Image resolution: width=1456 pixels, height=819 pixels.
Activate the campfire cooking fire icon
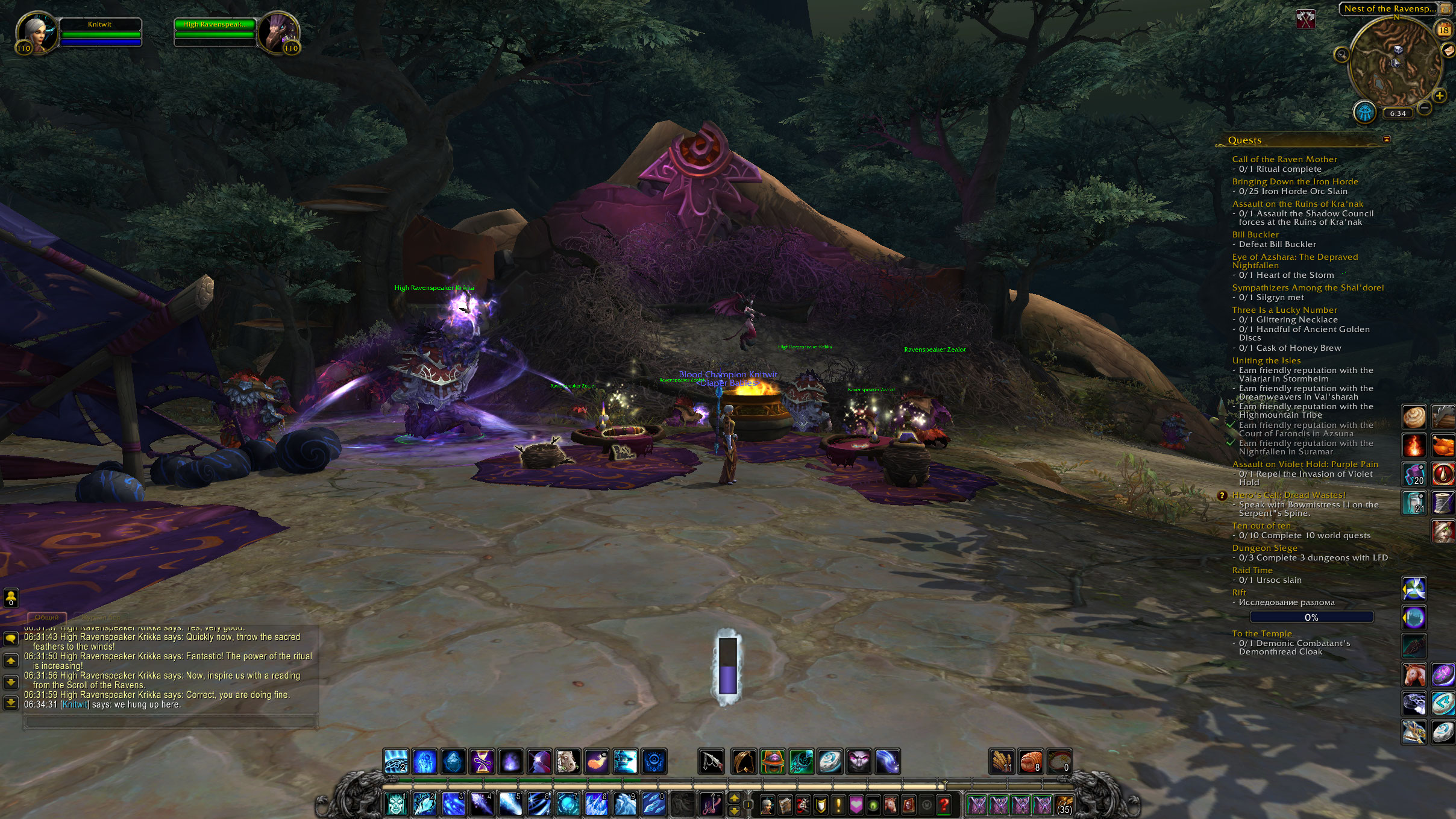pyautogui.click(x=1414, y=447)
